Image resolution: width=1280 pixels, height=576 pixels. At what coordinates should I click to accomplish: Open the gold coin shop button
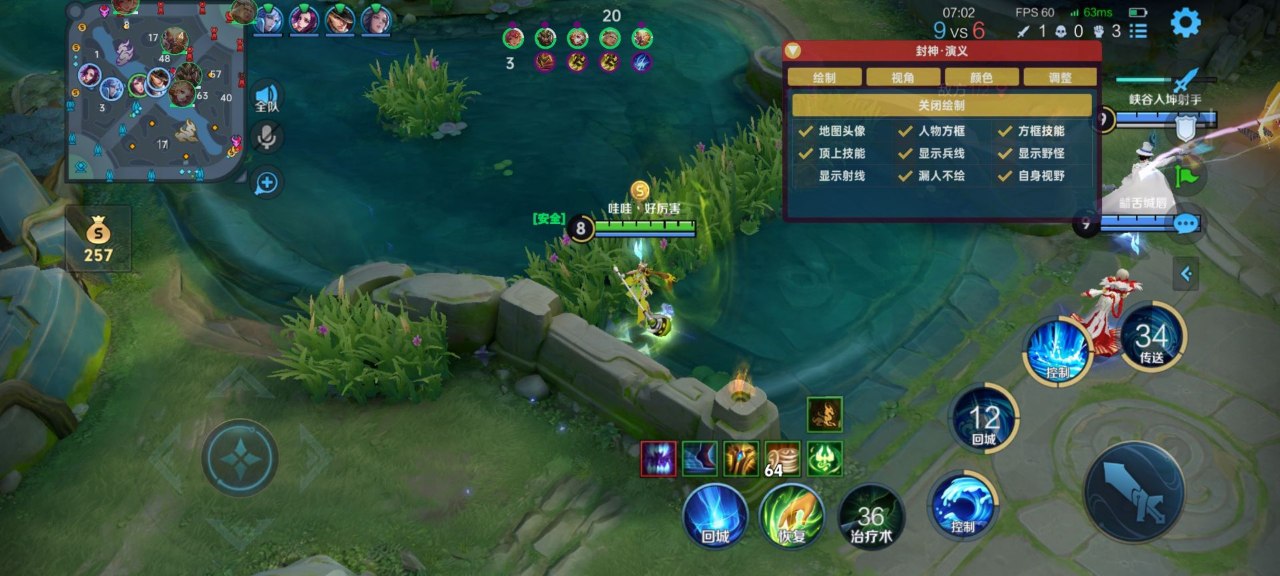(x=98, y=239)
